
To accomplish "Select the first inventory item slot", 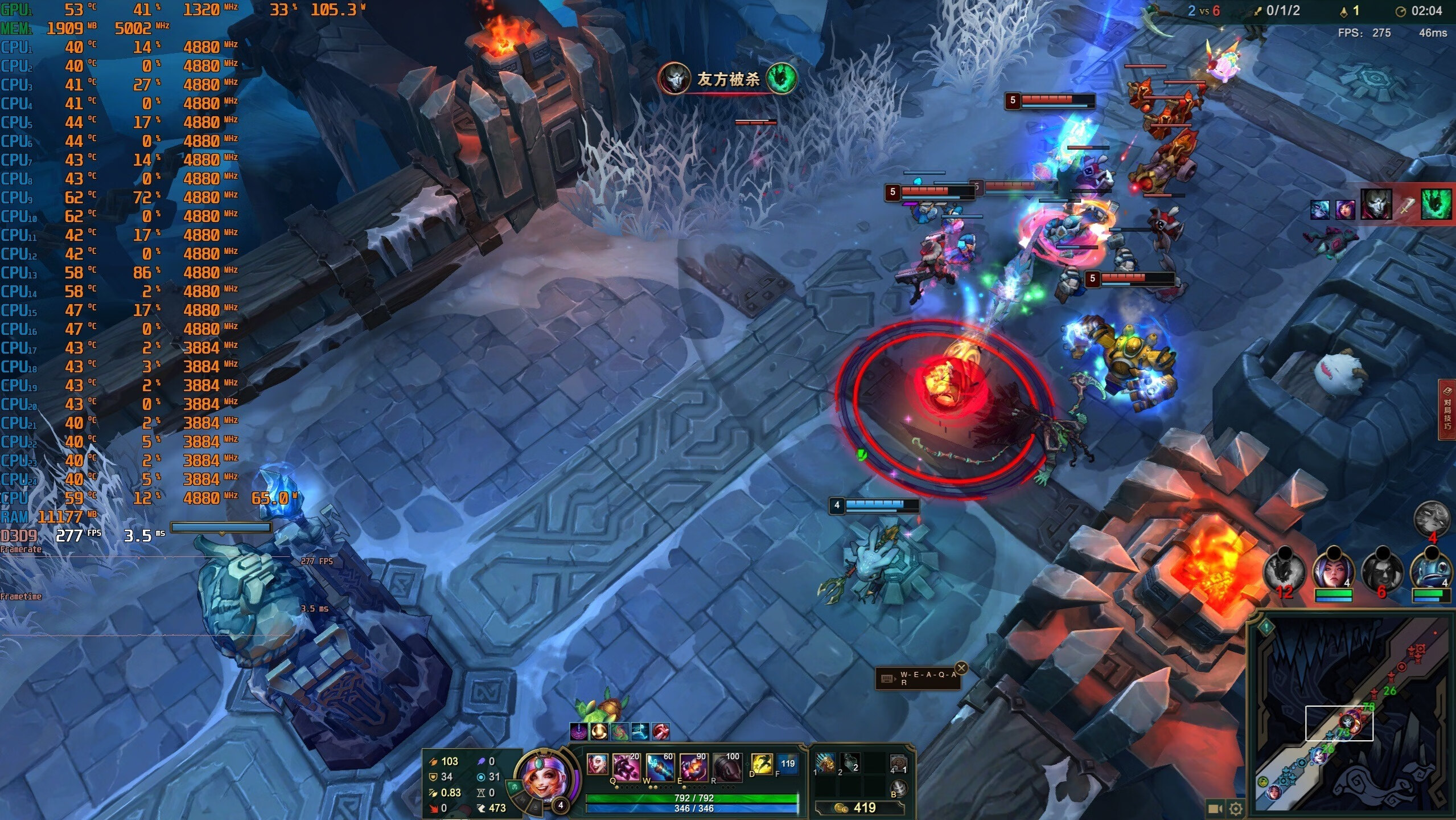I will 824,763.
